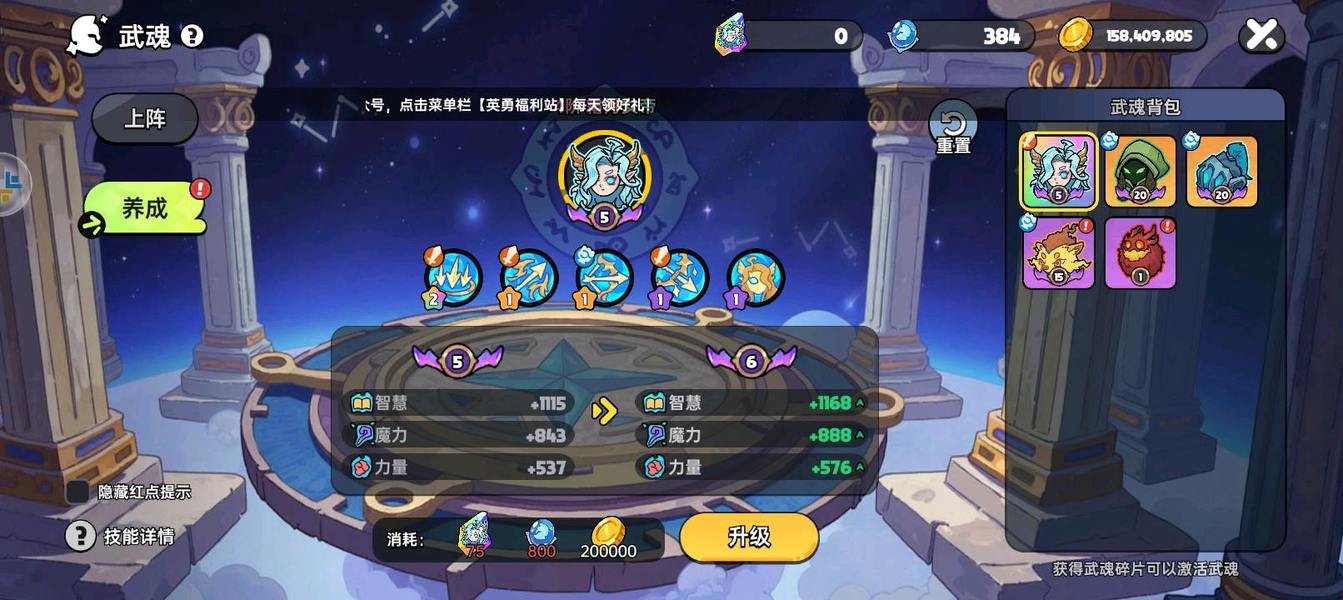The height and width of the screenshot is (600, 1343).
Task: Click the 重置 reset button
Action: point(953,128)
